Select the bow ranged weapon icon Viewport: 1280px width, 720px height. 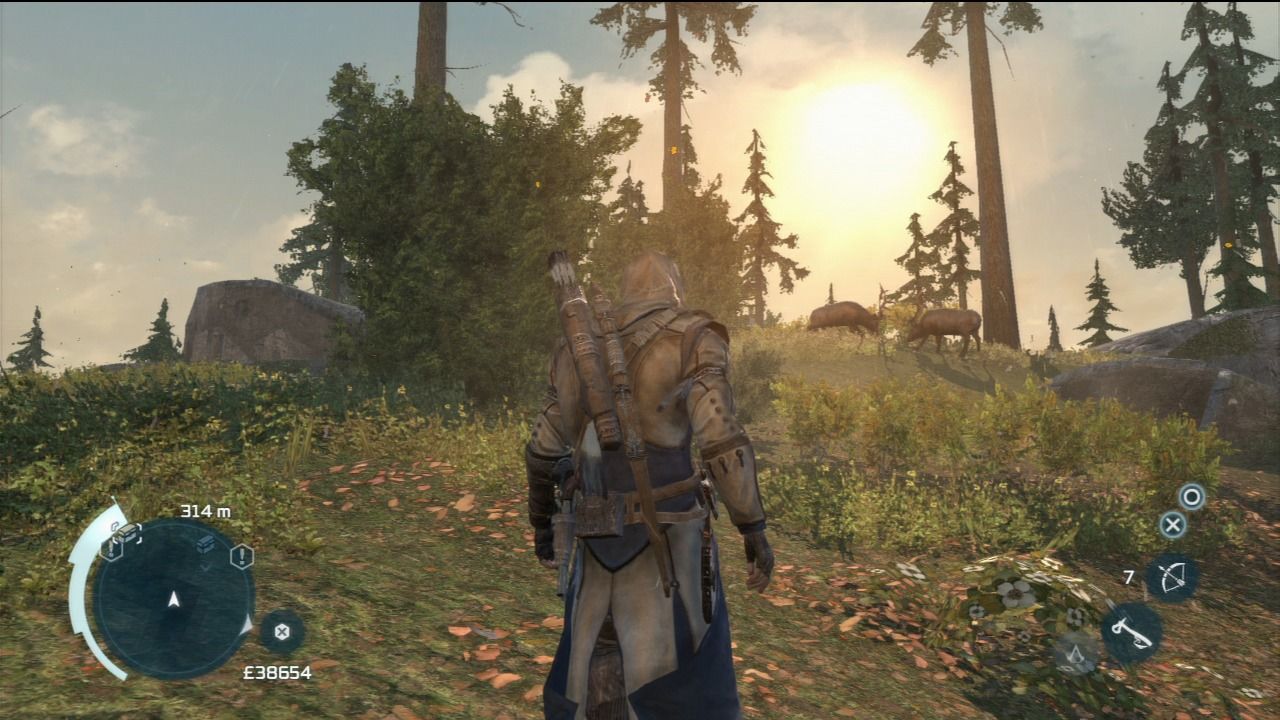tap(1171, 578)
